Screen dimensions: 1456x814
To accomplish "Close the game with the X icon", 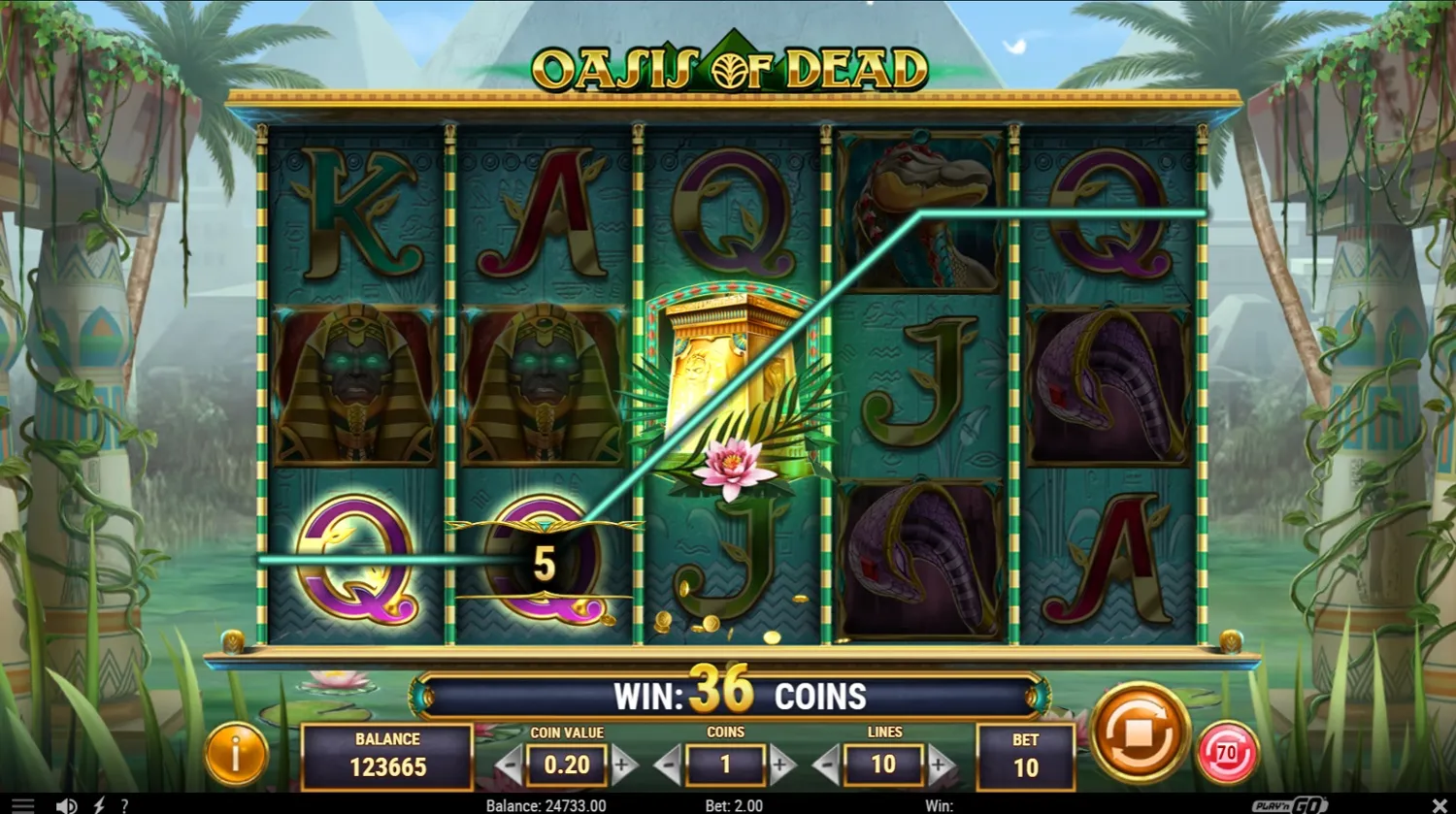I will click(x=1438, y=805).
